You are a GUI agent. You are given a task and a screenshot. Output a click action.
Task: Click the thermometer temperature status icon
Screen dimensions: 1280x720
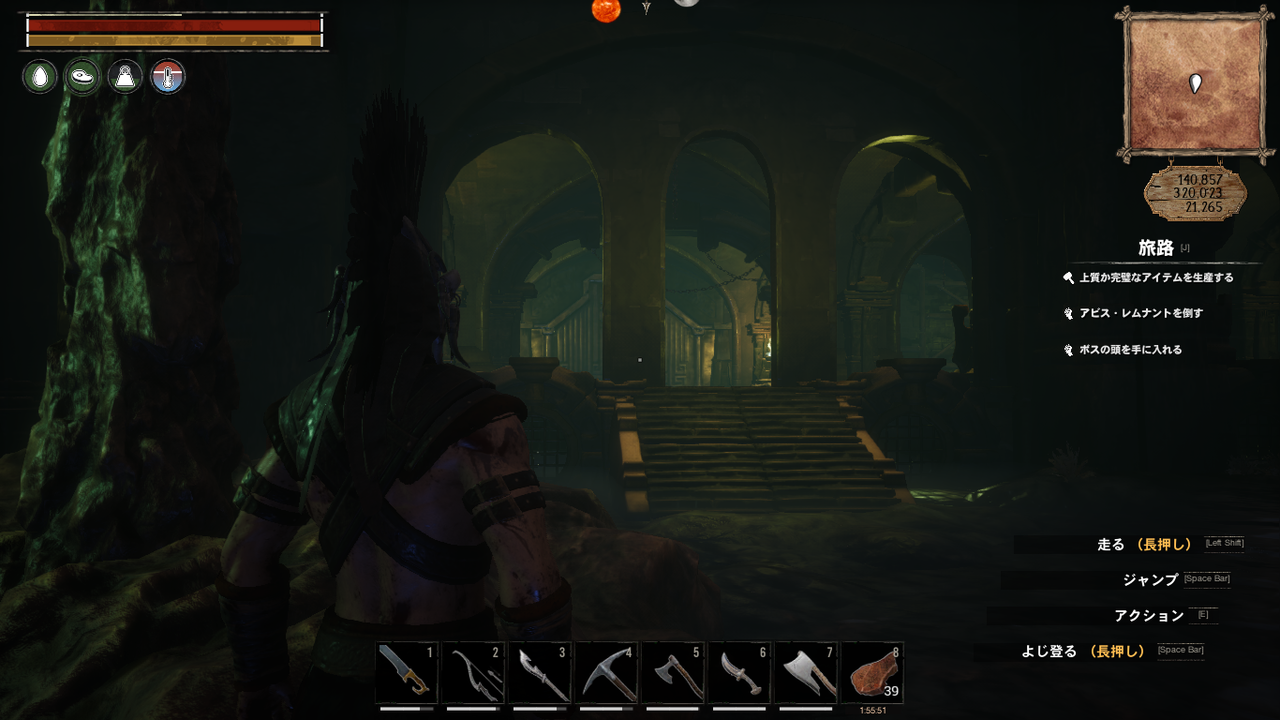167,76
